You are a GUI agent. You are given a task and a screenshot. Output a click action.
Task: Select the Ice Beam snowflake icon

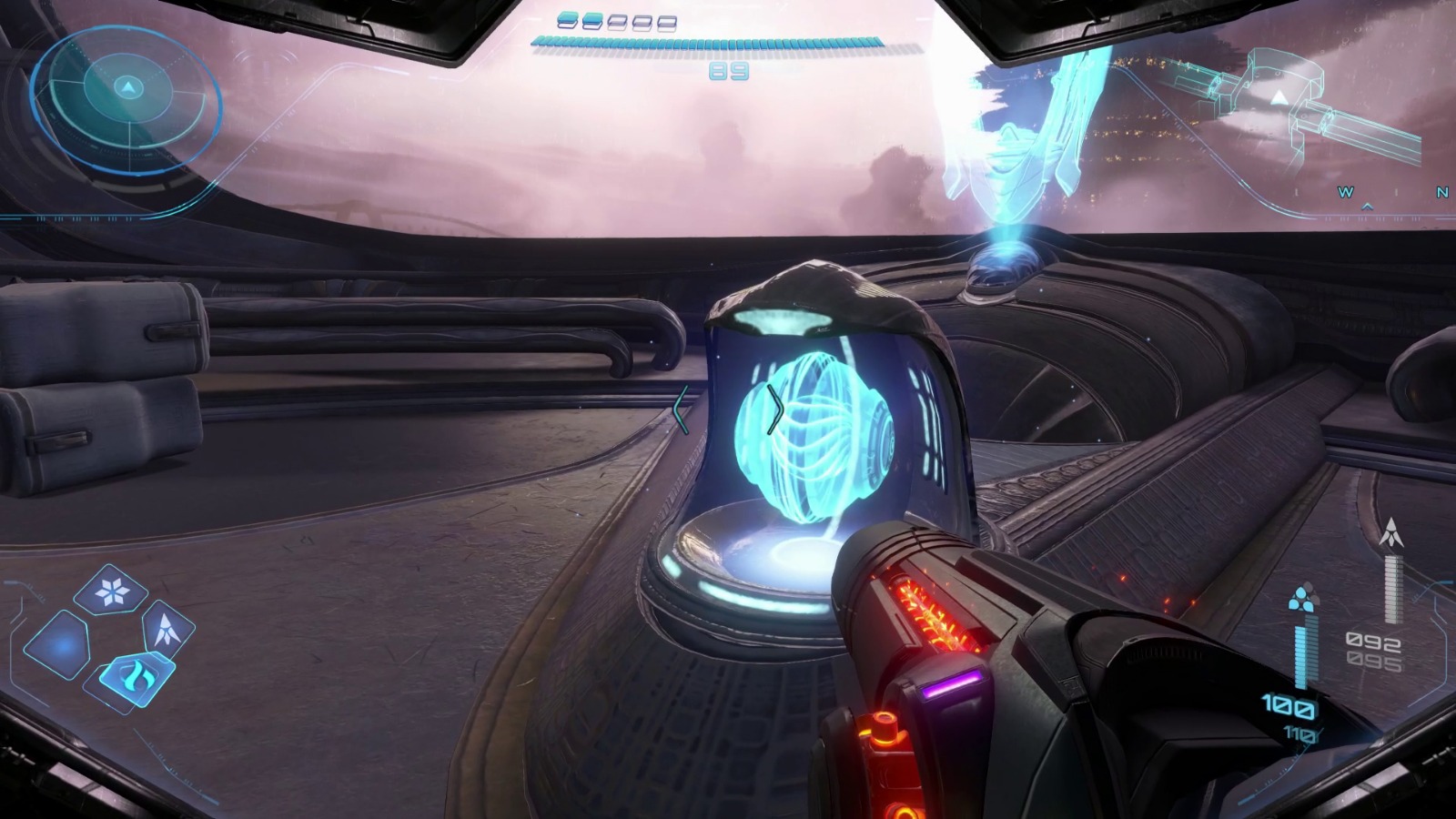109,593
